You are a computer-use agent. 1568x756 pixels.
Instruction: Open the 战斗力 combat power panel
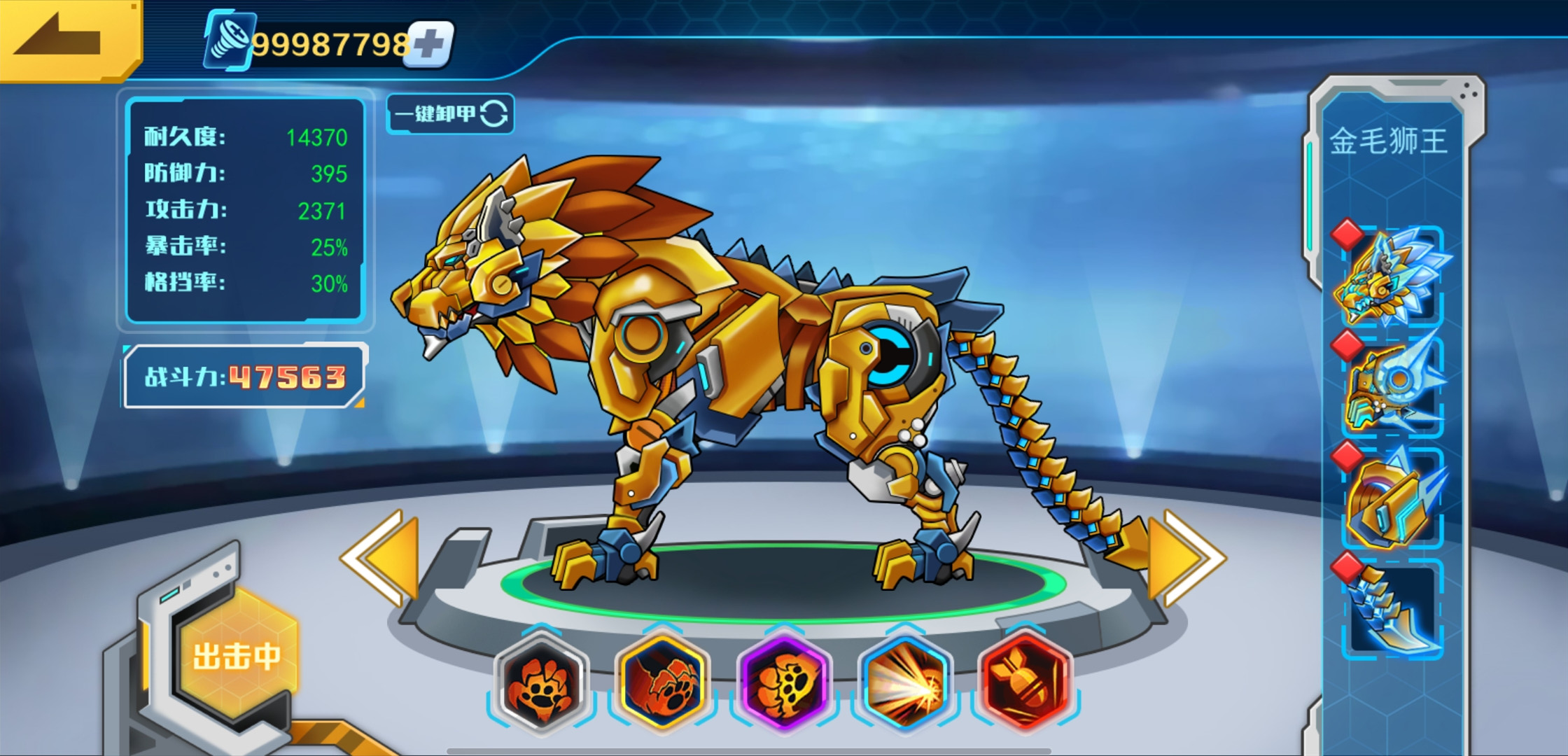pyautogui.click(x=244, y=377)
